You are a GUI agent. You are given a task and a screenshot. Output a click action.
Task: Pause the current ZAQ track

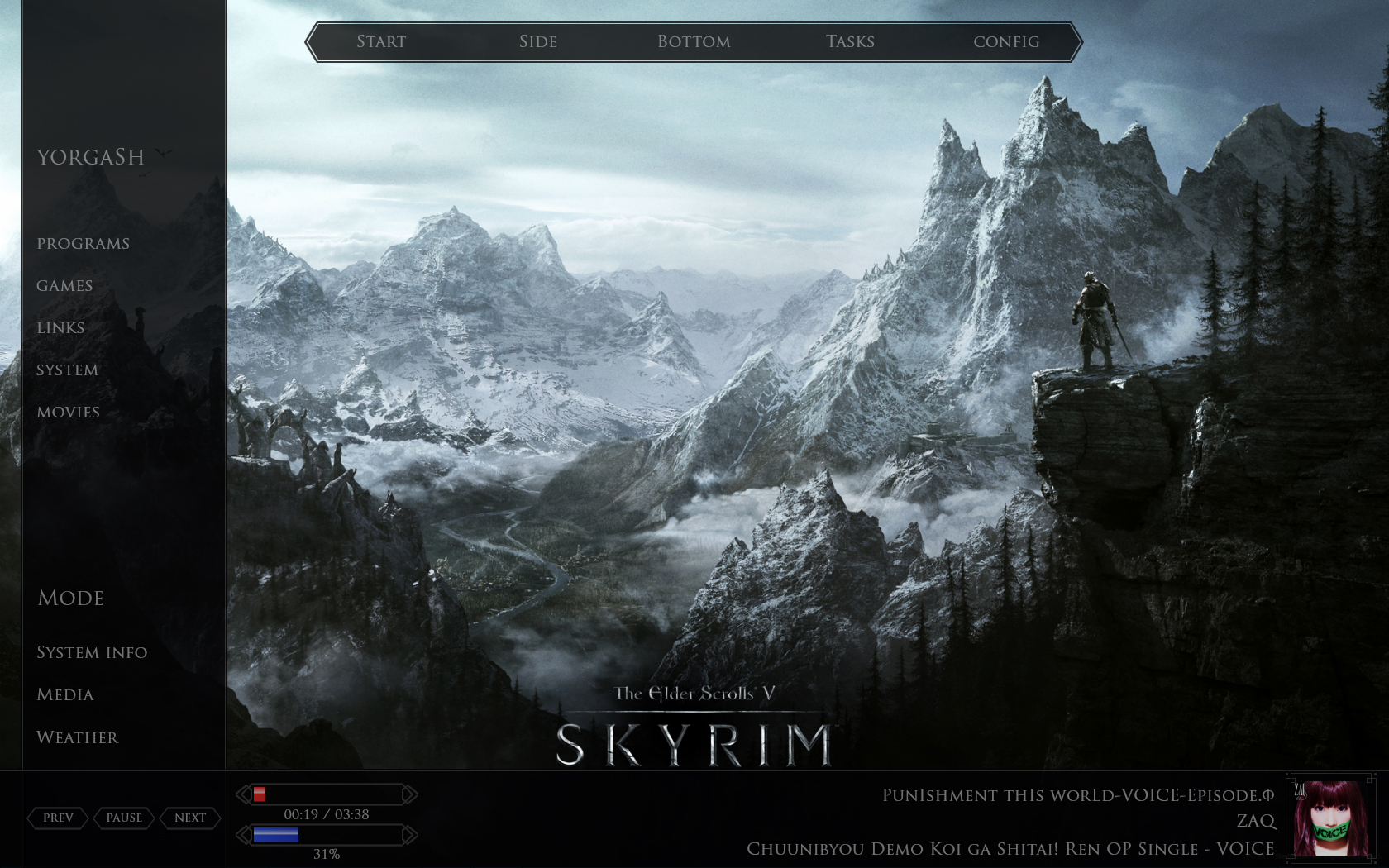[x=124, y=818]
